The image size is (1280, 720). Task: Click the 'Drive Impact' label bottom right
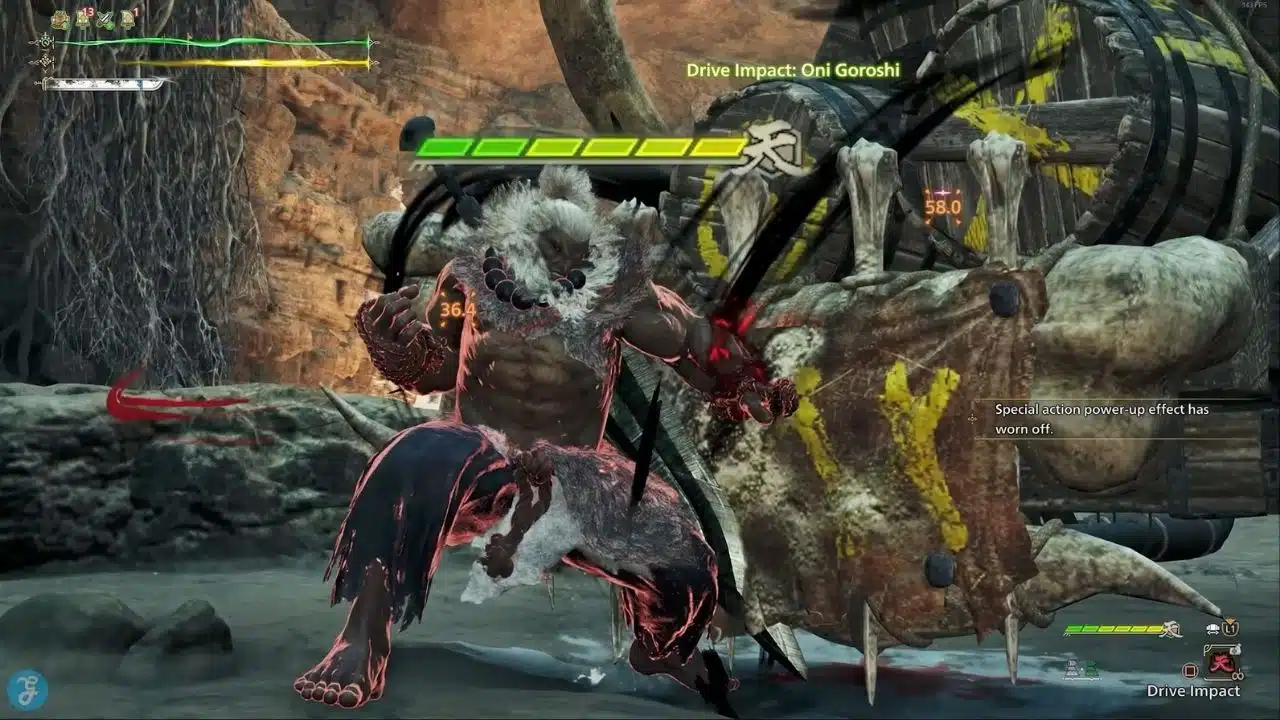(1193, 691)
